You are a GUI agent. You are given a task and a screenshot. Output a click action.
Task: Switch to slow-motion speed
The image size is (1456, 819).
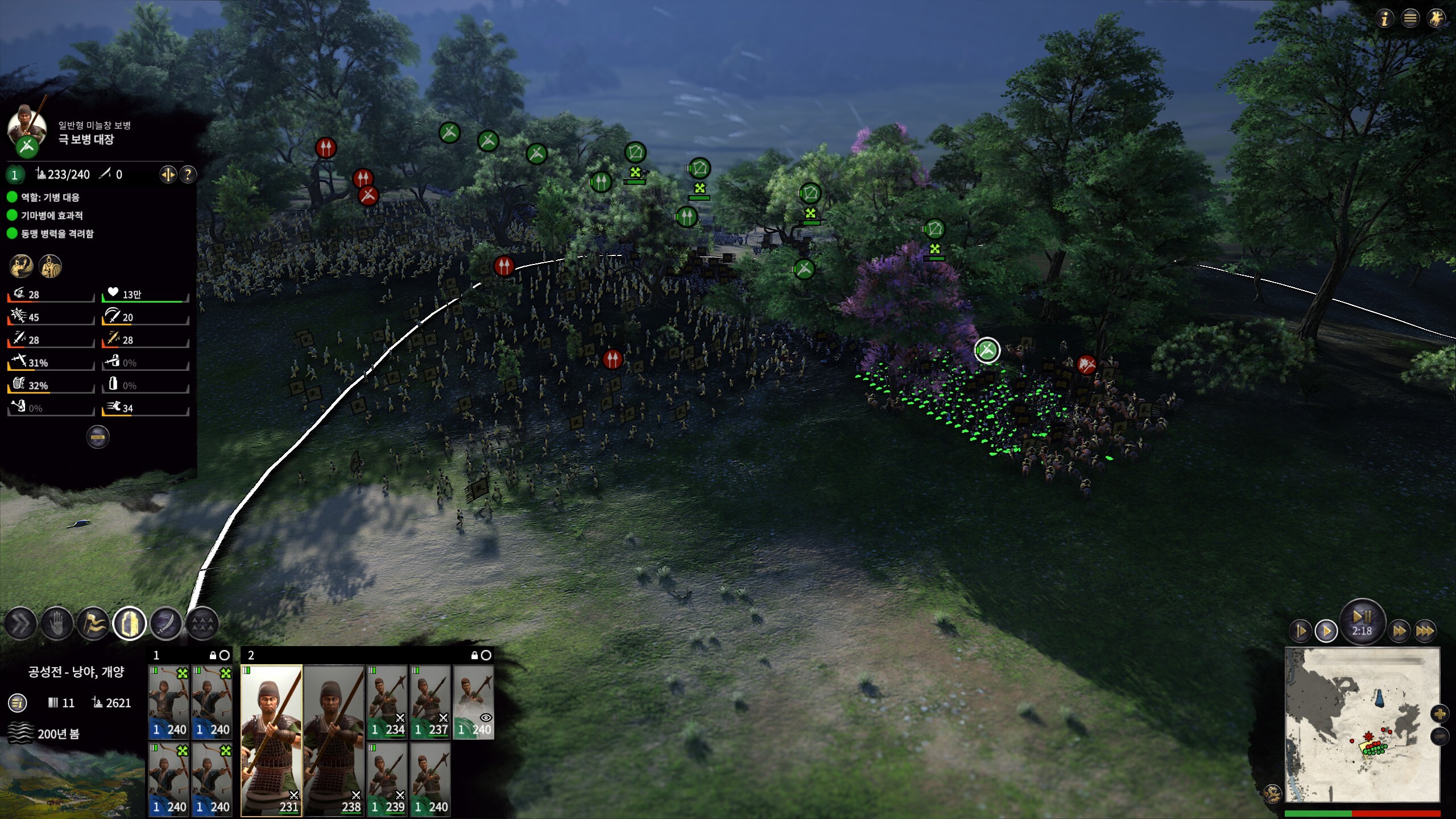(x=1301, y=631)
